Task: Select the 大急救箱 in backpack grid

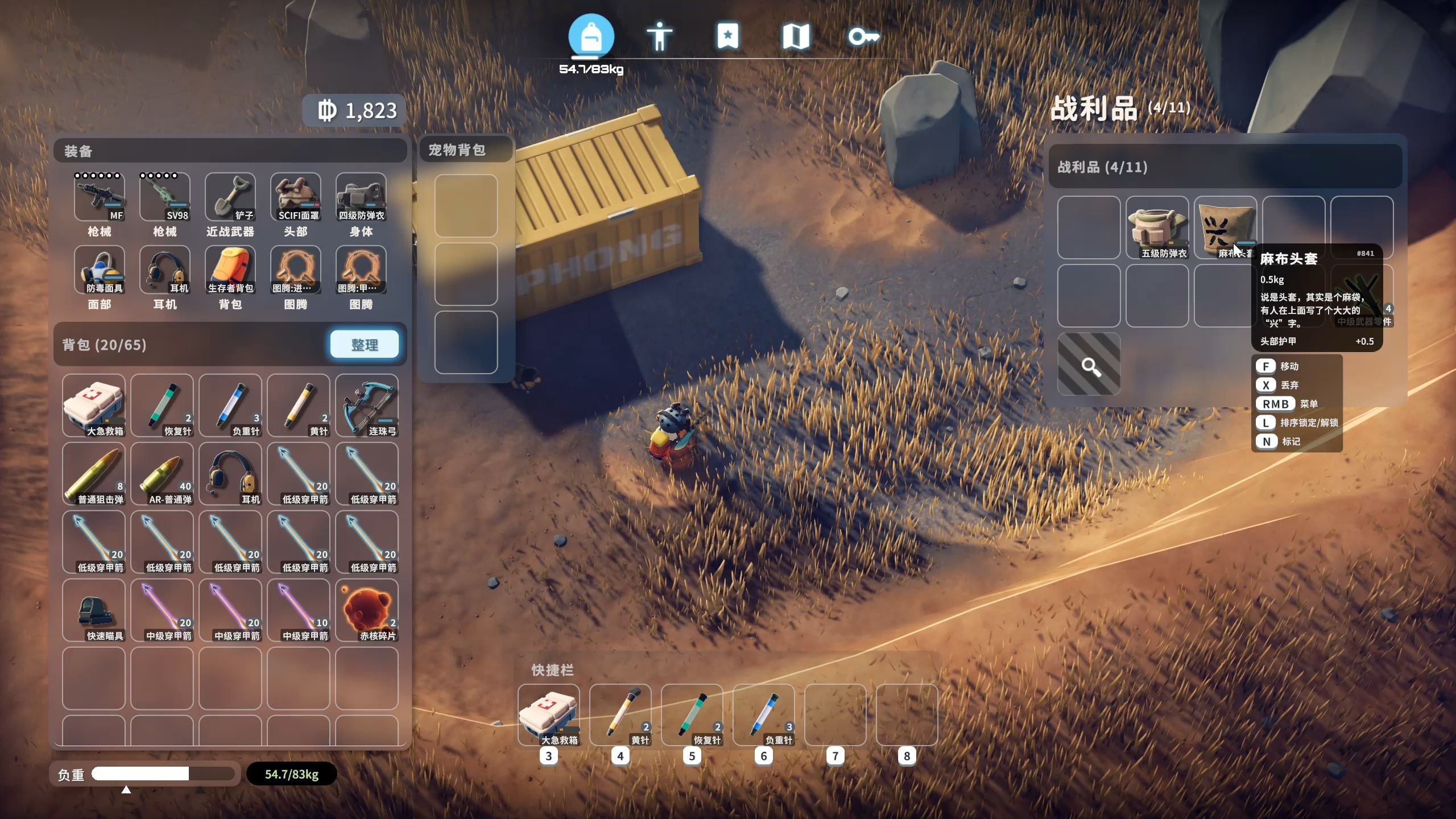Action: 94,406
